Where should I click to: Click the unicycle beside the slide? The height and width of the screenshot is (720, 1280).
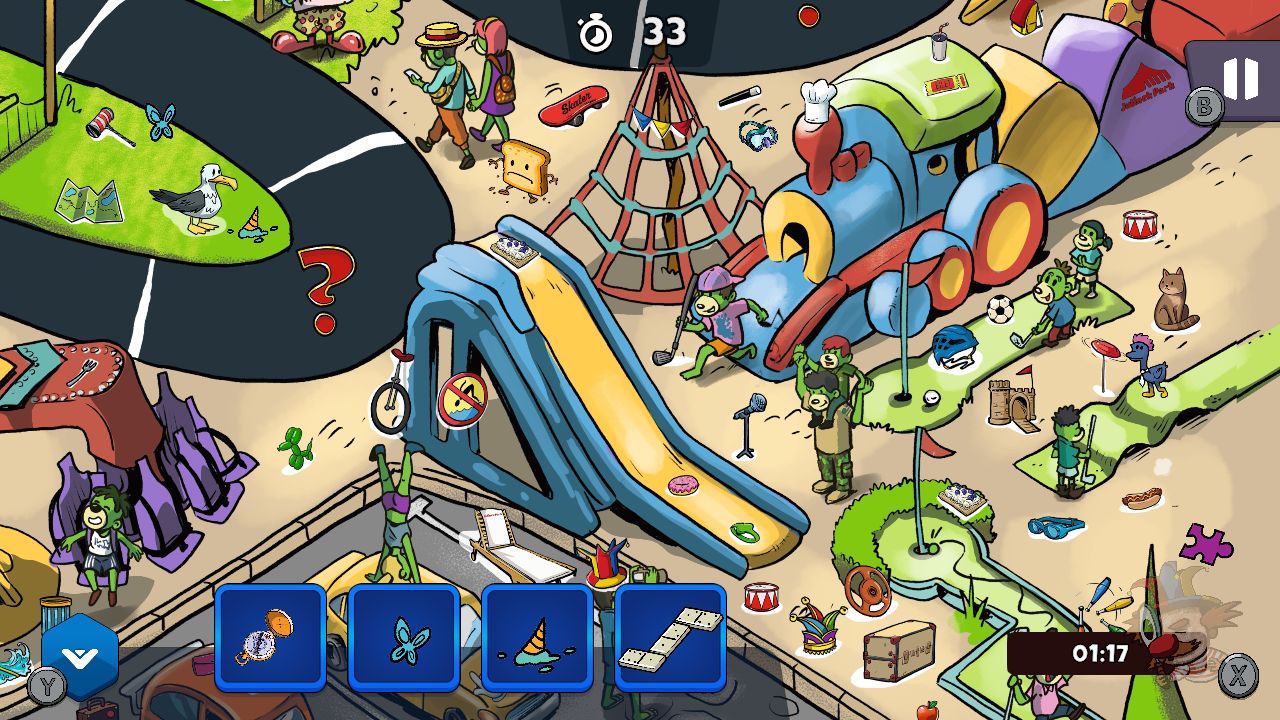[x=390, y=406]
